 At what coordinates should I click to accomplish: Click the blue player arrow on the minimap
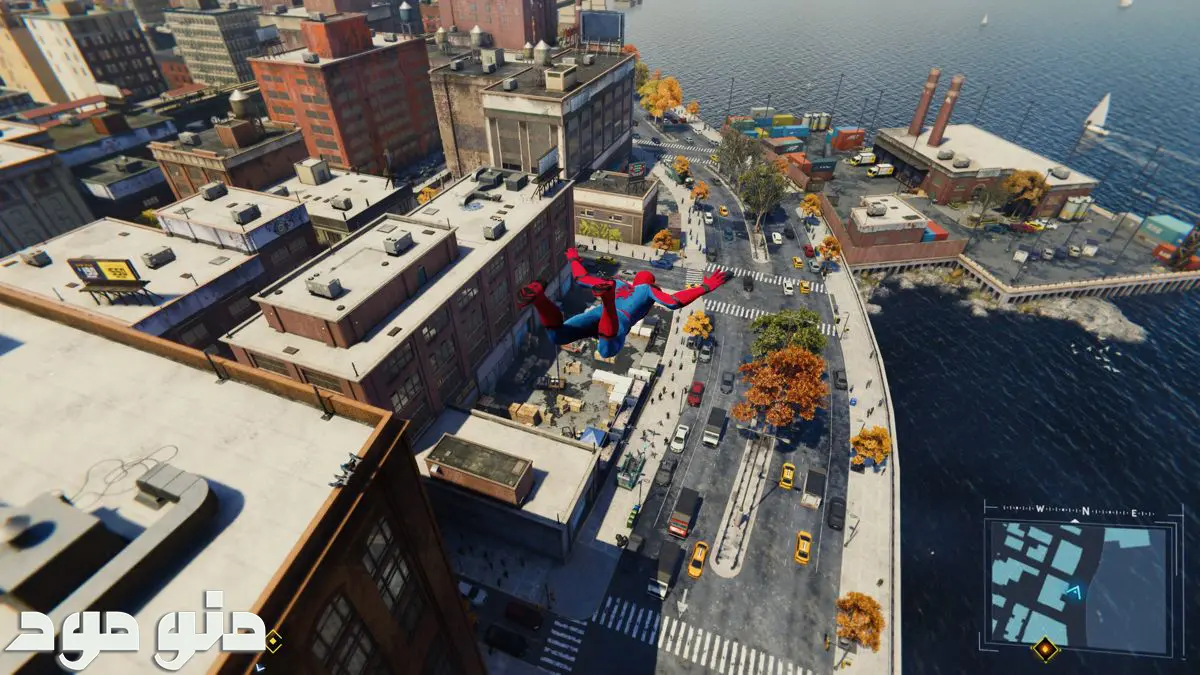tap(1074, 592)
